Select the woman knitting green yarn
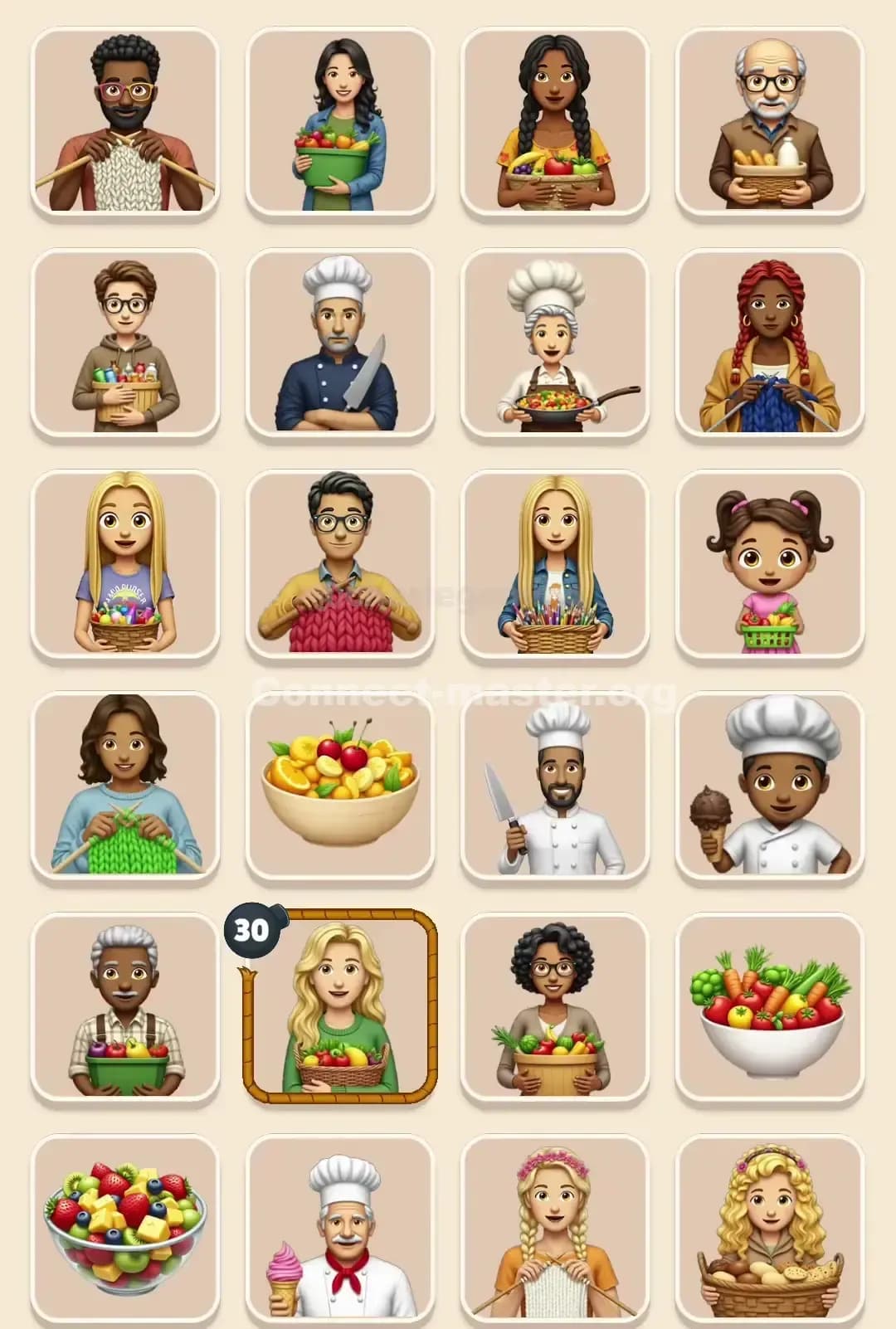 (x=124, y=785)
